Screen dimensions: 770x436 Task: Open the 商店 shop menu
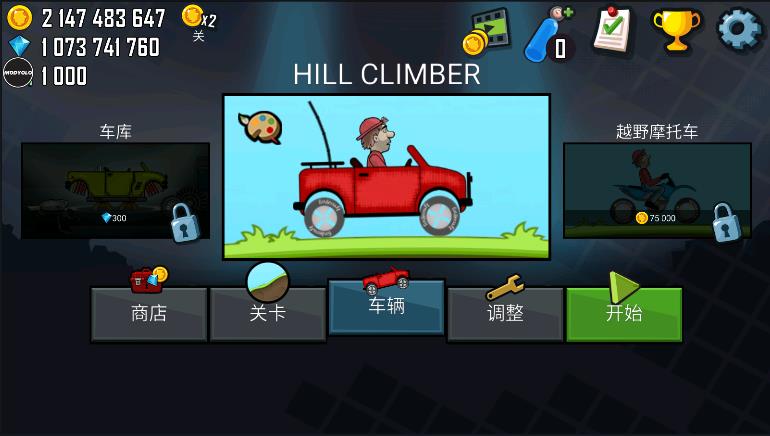click(x=149, y=314)
